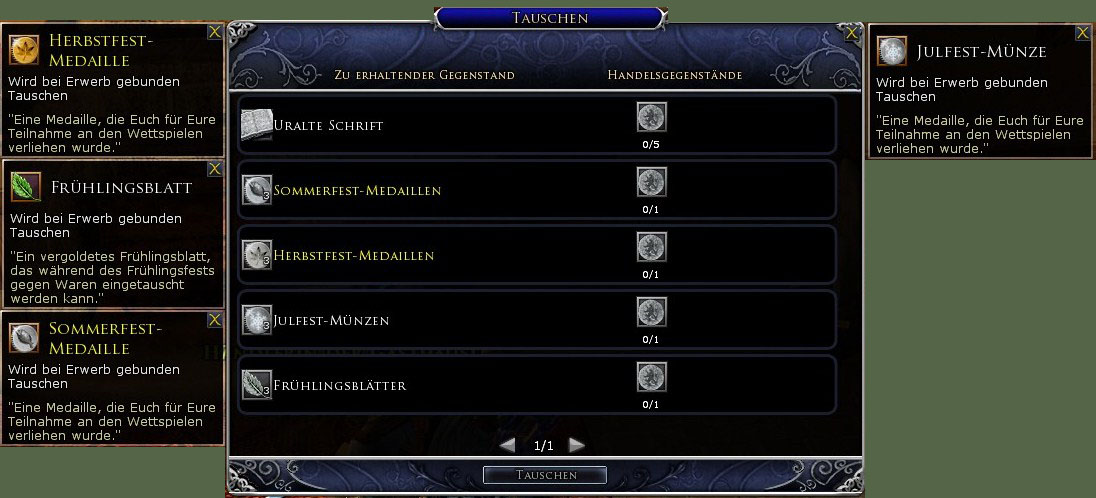Click the Frühlingsblätter leaf icon

257,385
